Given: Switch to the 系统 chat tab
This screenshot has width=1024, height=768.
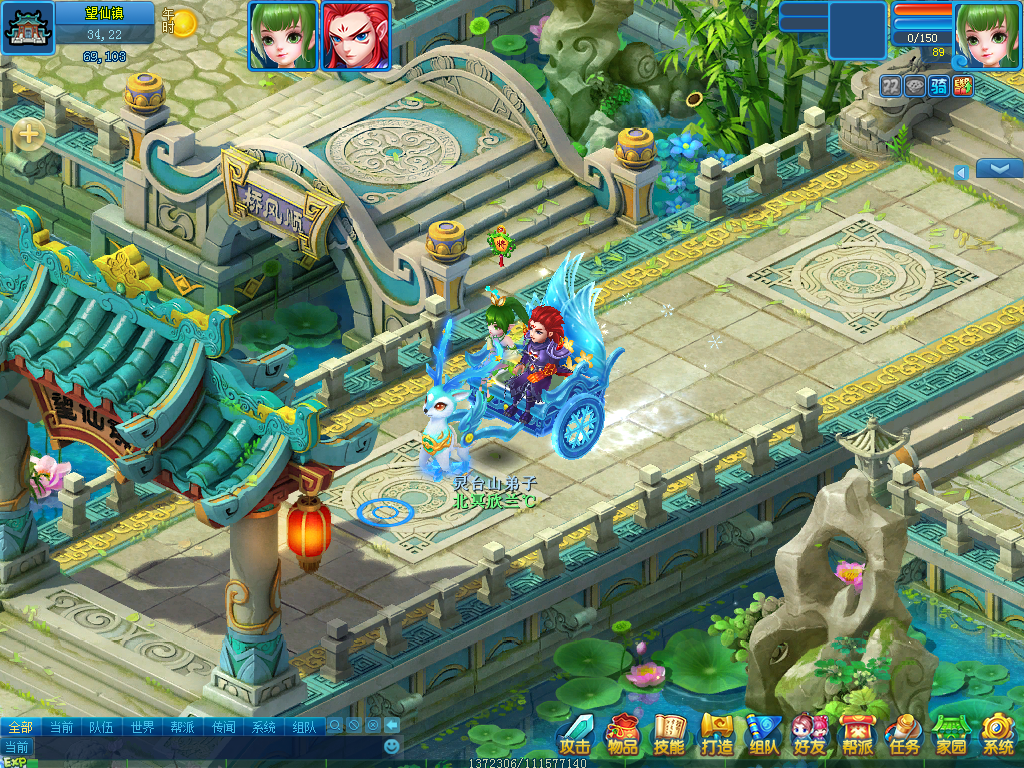Looking at the screenshot, I should point(263,727).
